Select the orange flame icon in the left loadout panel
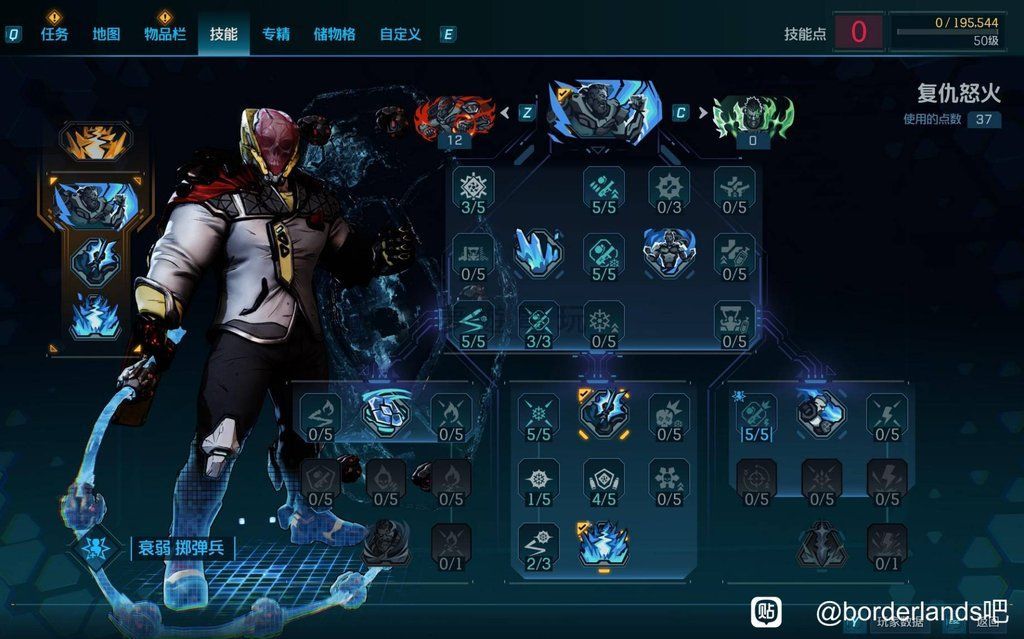Screen dimensions: 1024x639 click(96, 143)
